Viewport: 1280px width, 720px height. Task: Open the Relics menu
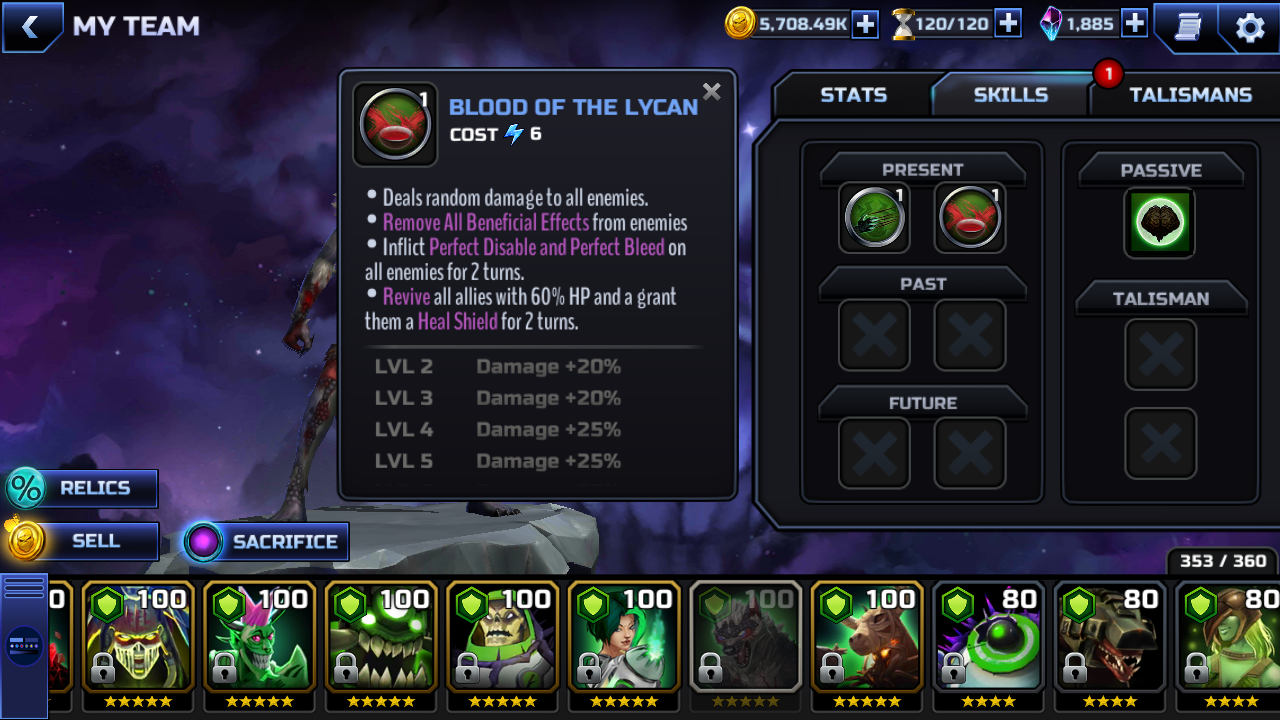[x=82, y=489]
